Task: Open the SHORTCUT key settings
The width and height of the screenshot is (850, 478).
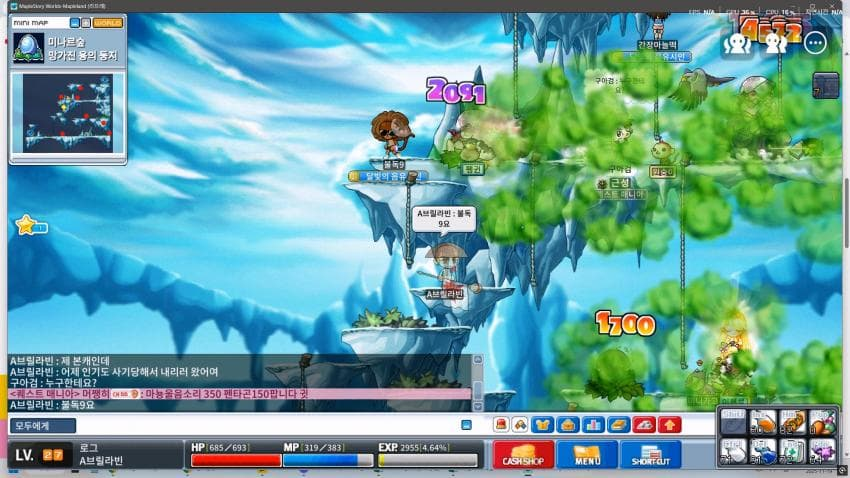Action: [x=649, y=455]
